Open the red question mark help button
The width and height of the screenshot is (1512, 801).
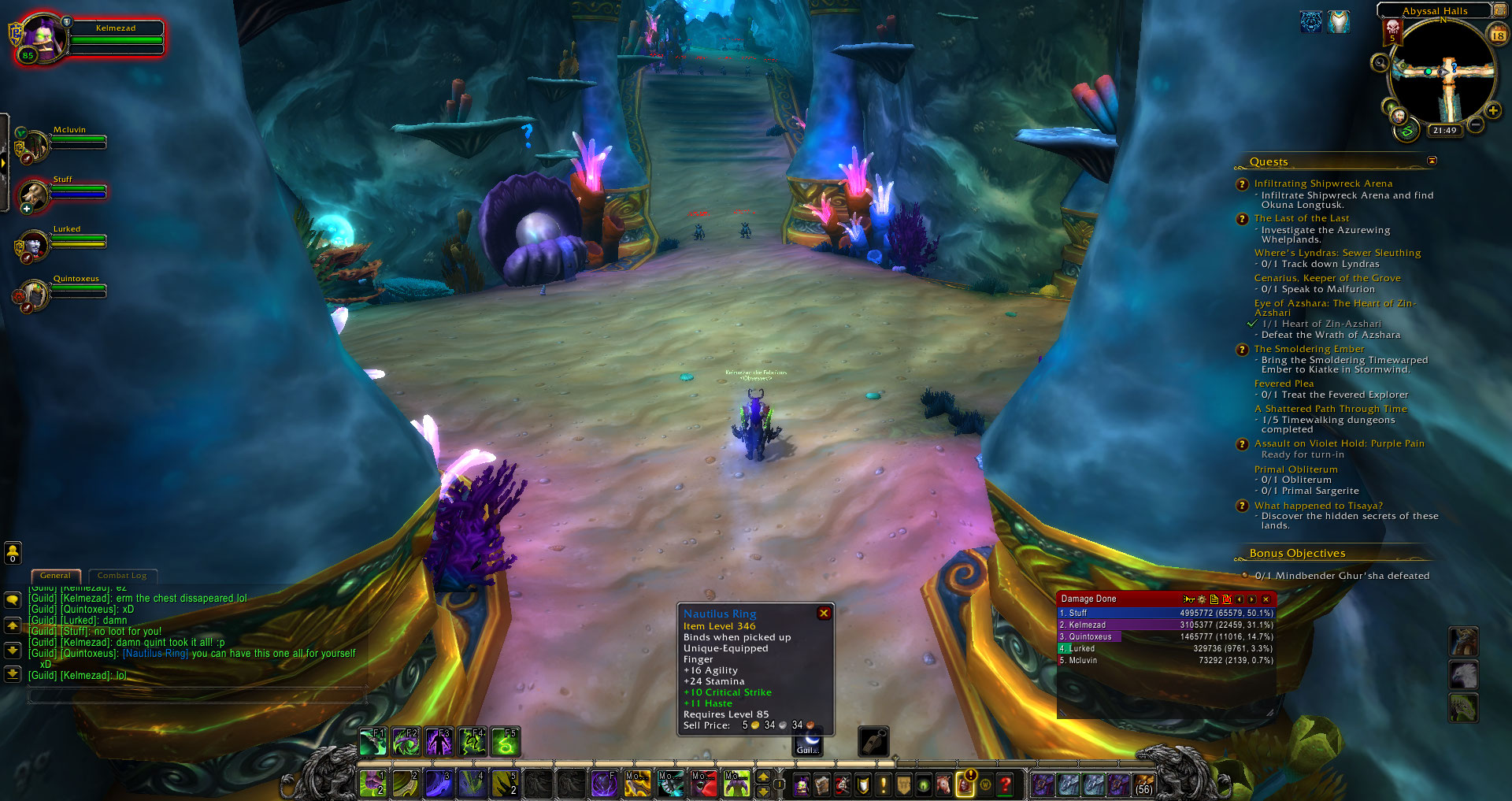coord(1005,784)
